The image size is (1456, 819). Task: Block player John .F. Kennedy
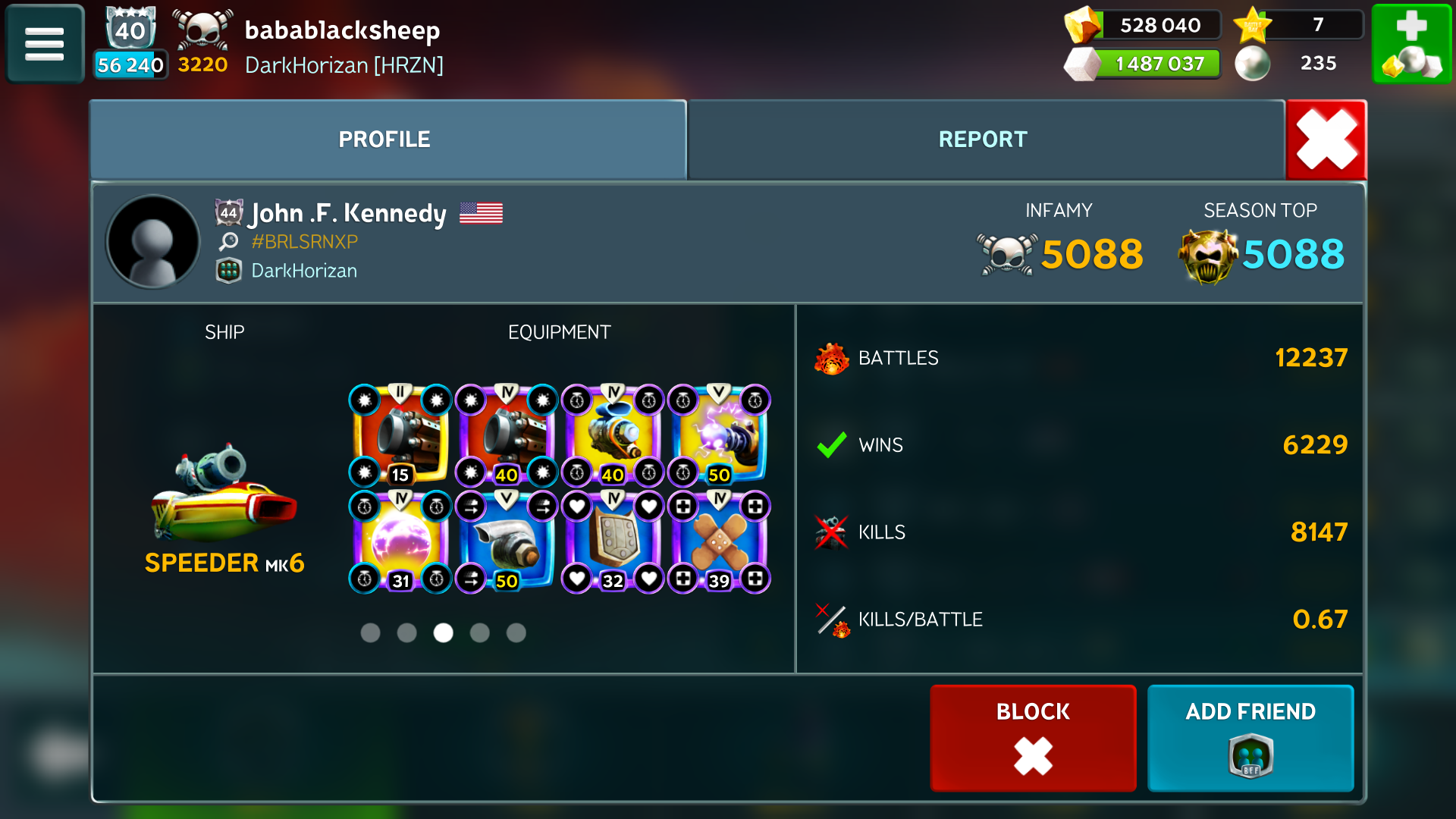[x=1033, y=737]
